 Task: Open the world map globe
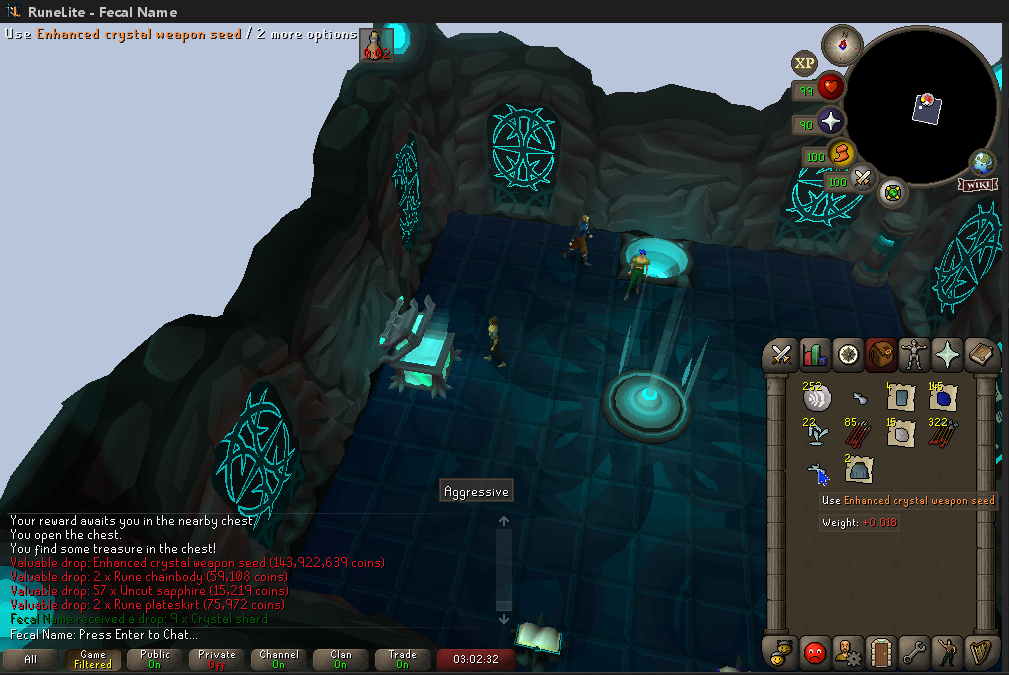coord(982,163)
